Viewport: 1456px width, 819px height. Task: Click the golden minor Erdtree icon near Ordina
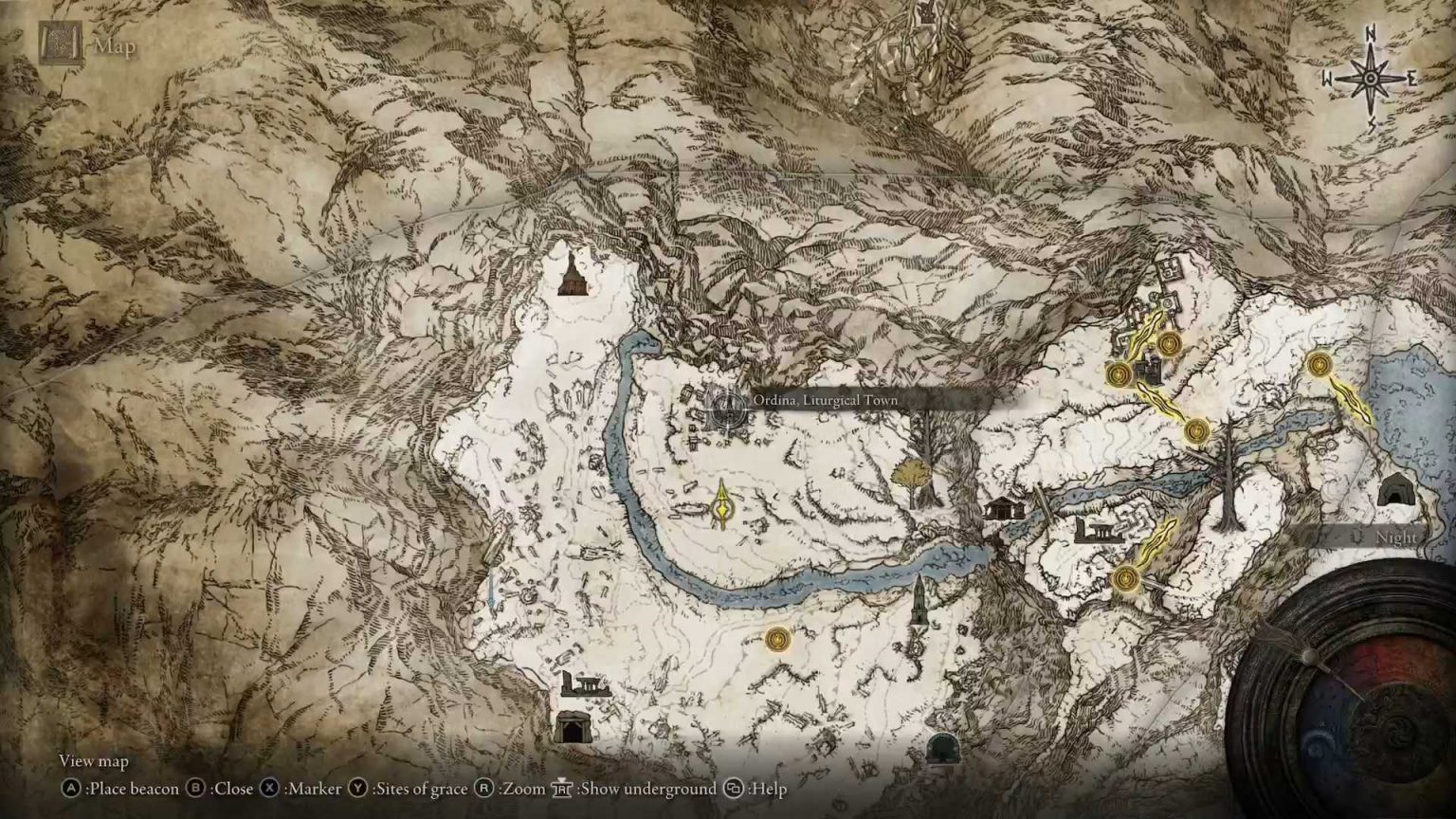point(721,510)
